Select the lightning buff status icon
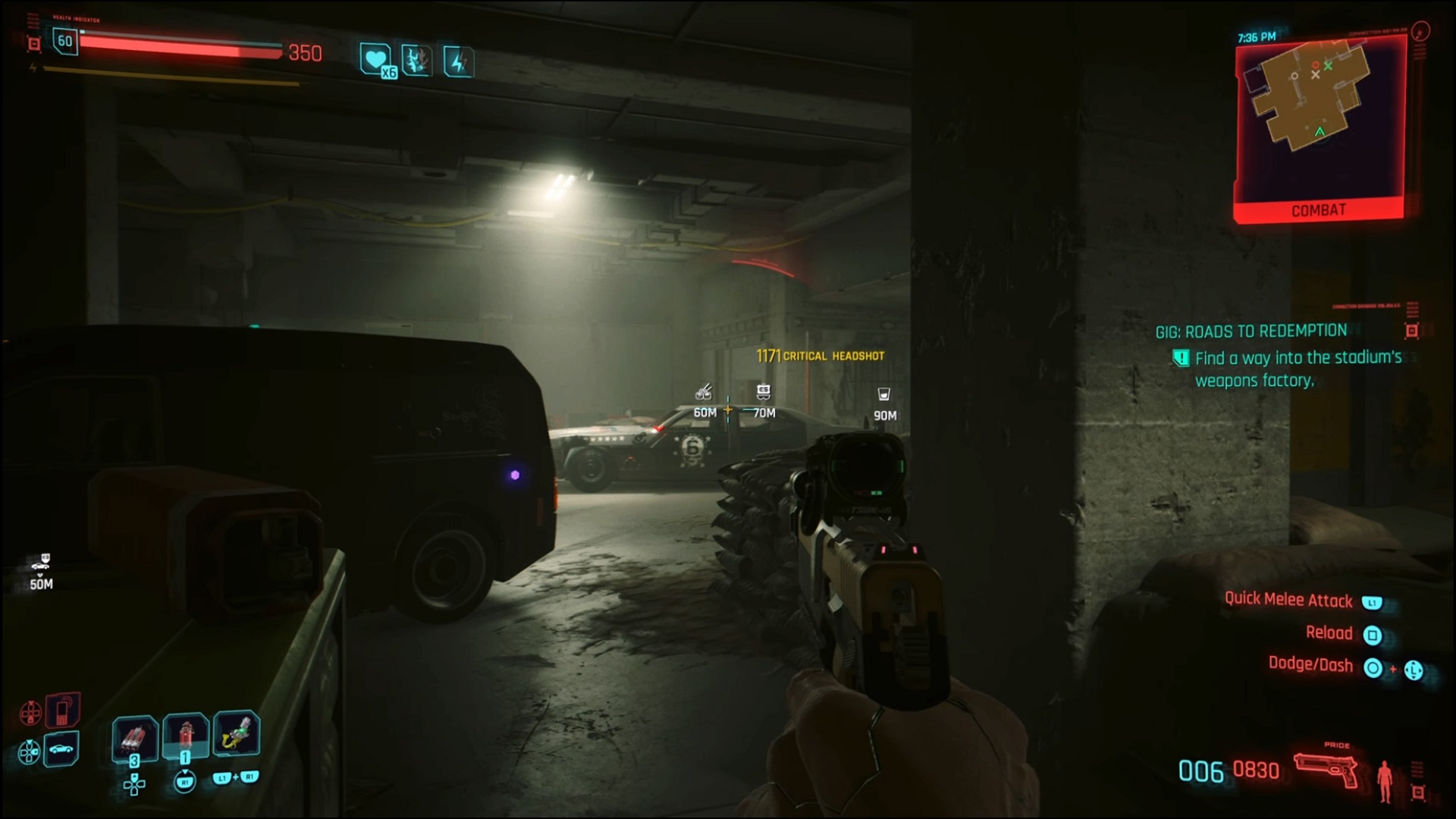1456x819 pixels. click(x=457, y=61)
